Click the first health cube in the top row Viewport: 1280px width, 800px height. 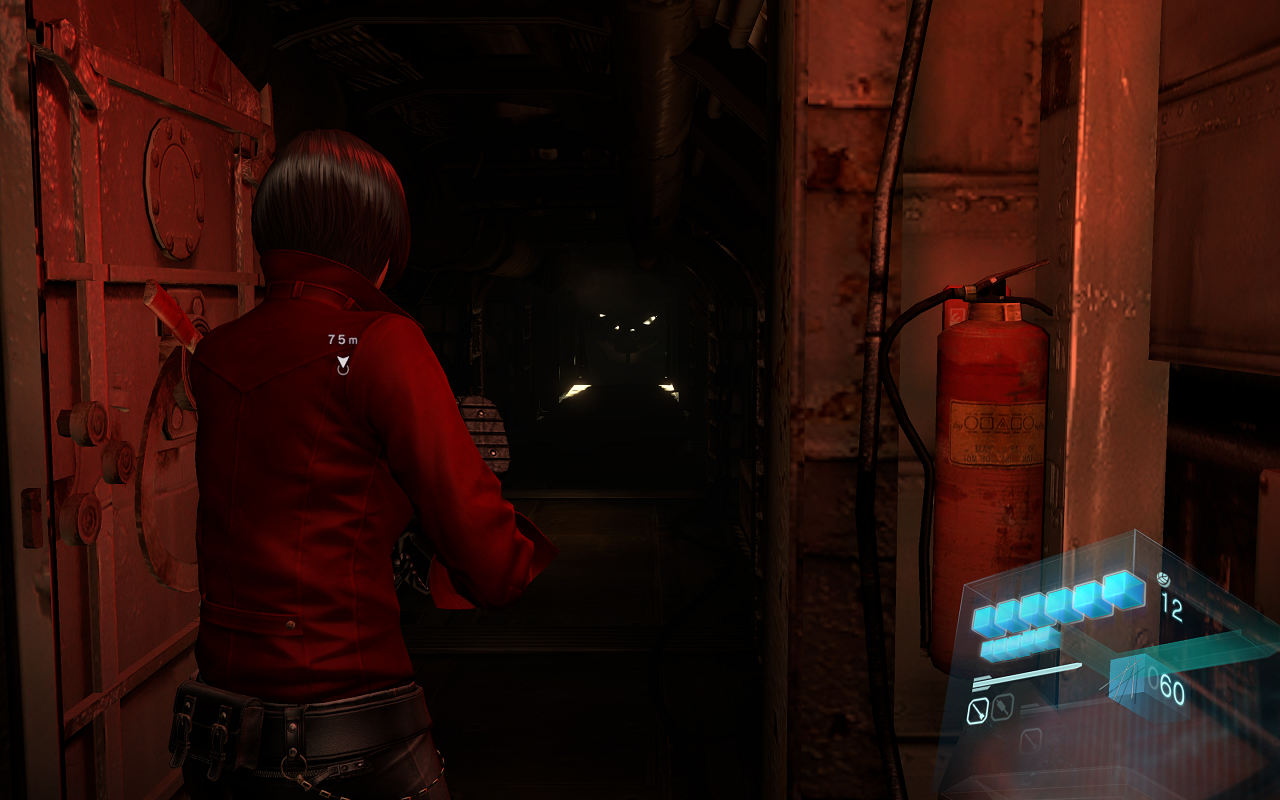pos(982,620)
